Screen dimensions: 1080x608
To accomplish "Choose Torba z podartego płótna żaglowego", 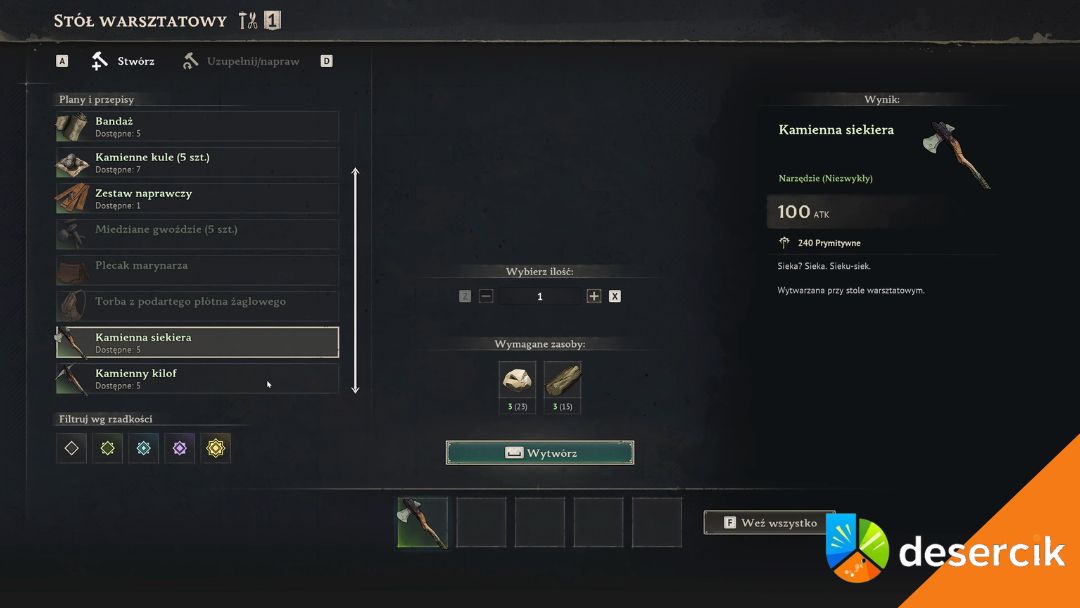I will 197,306.
